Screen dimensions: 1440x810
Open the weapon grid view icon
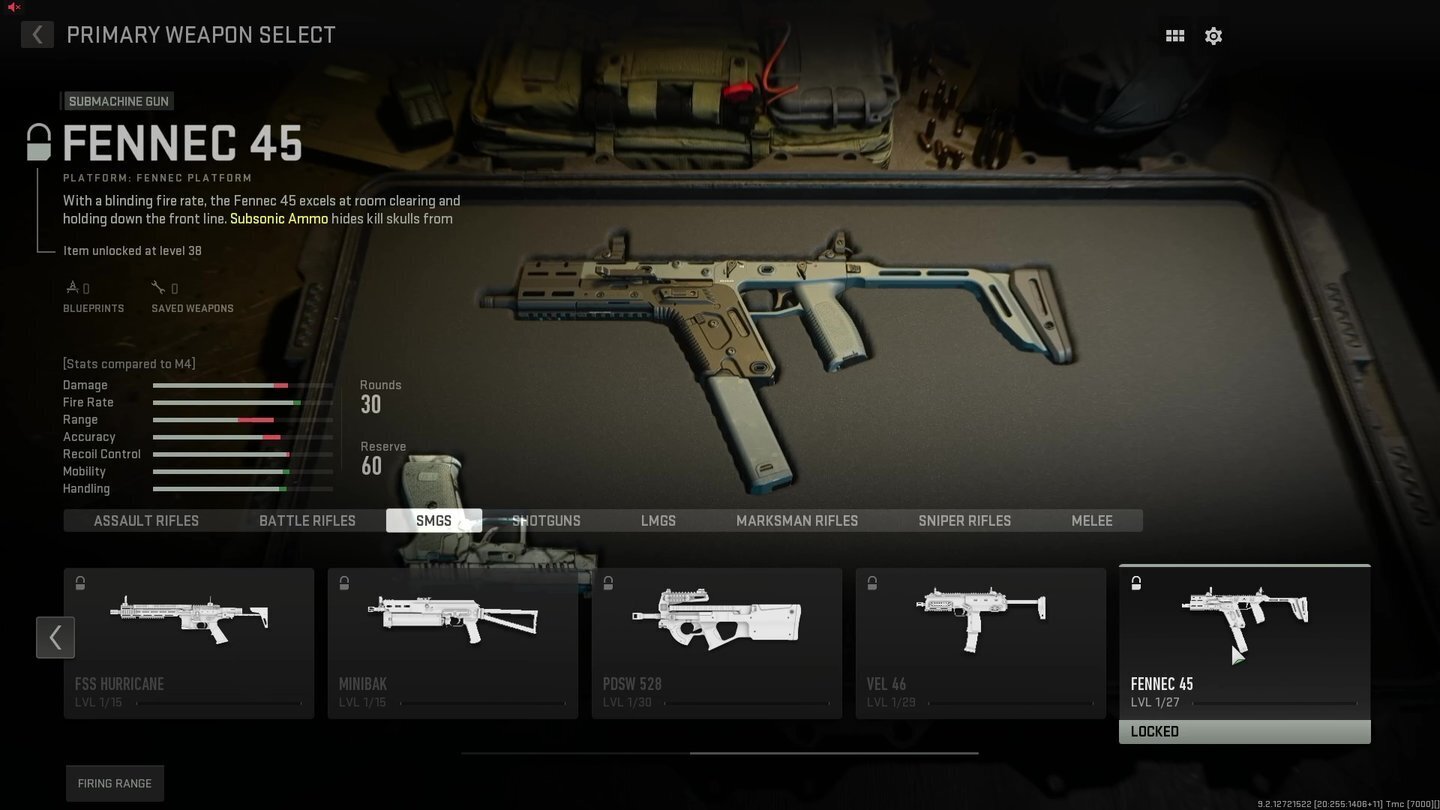pyautogui.click(x=1174, y=35)
